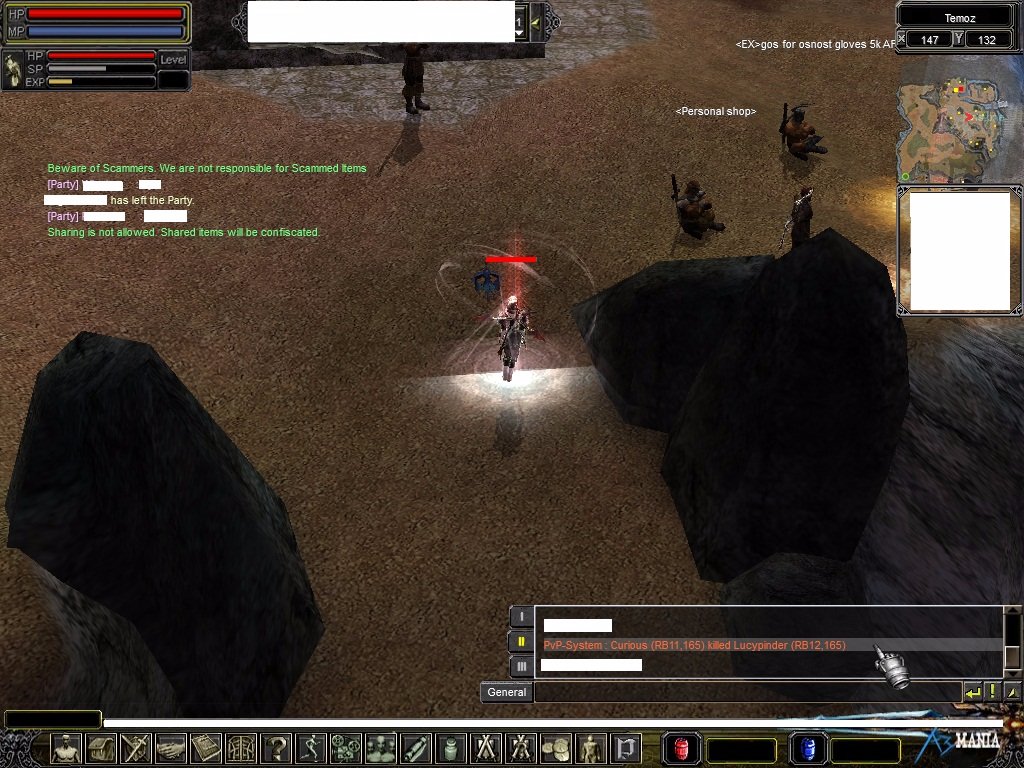Open the handshake trade icon
Image resolution: width=1024 pixels, height=768 pixels.
[171, 748]
